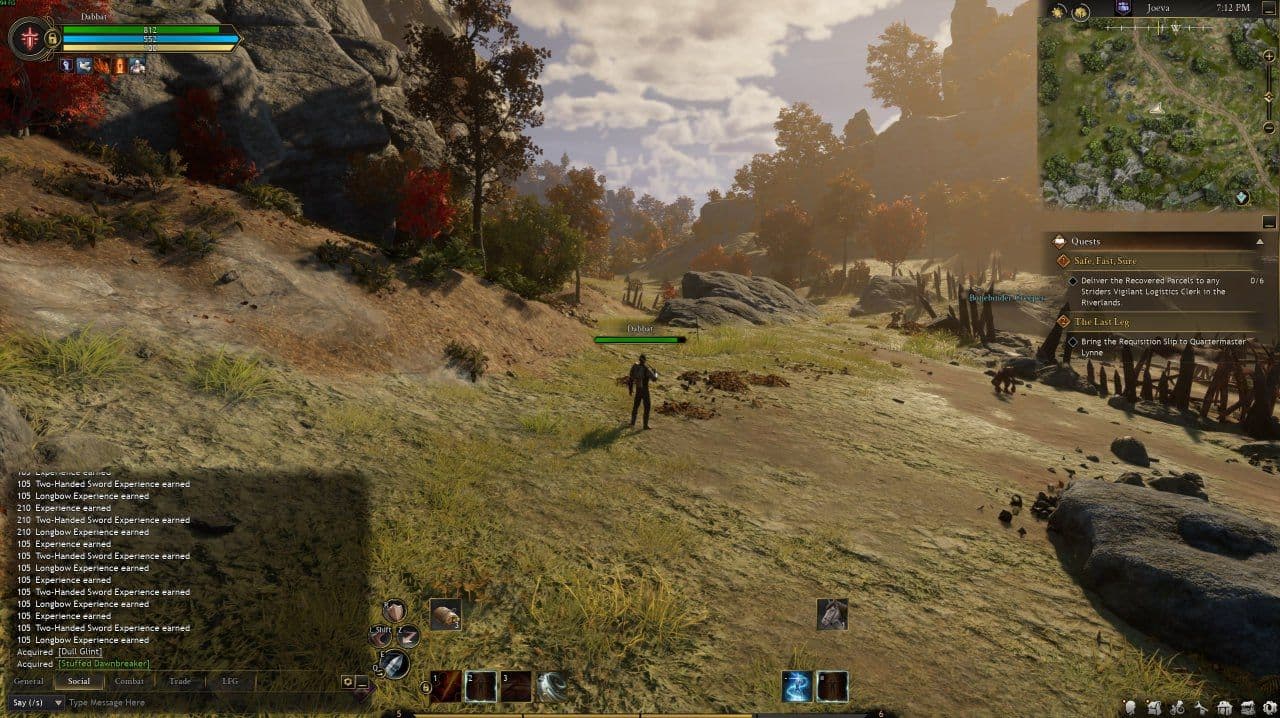Viewport: 1280px width, 718px height.
Task: Collapse the Quests tracker panel
Action: coord(1260,241)
